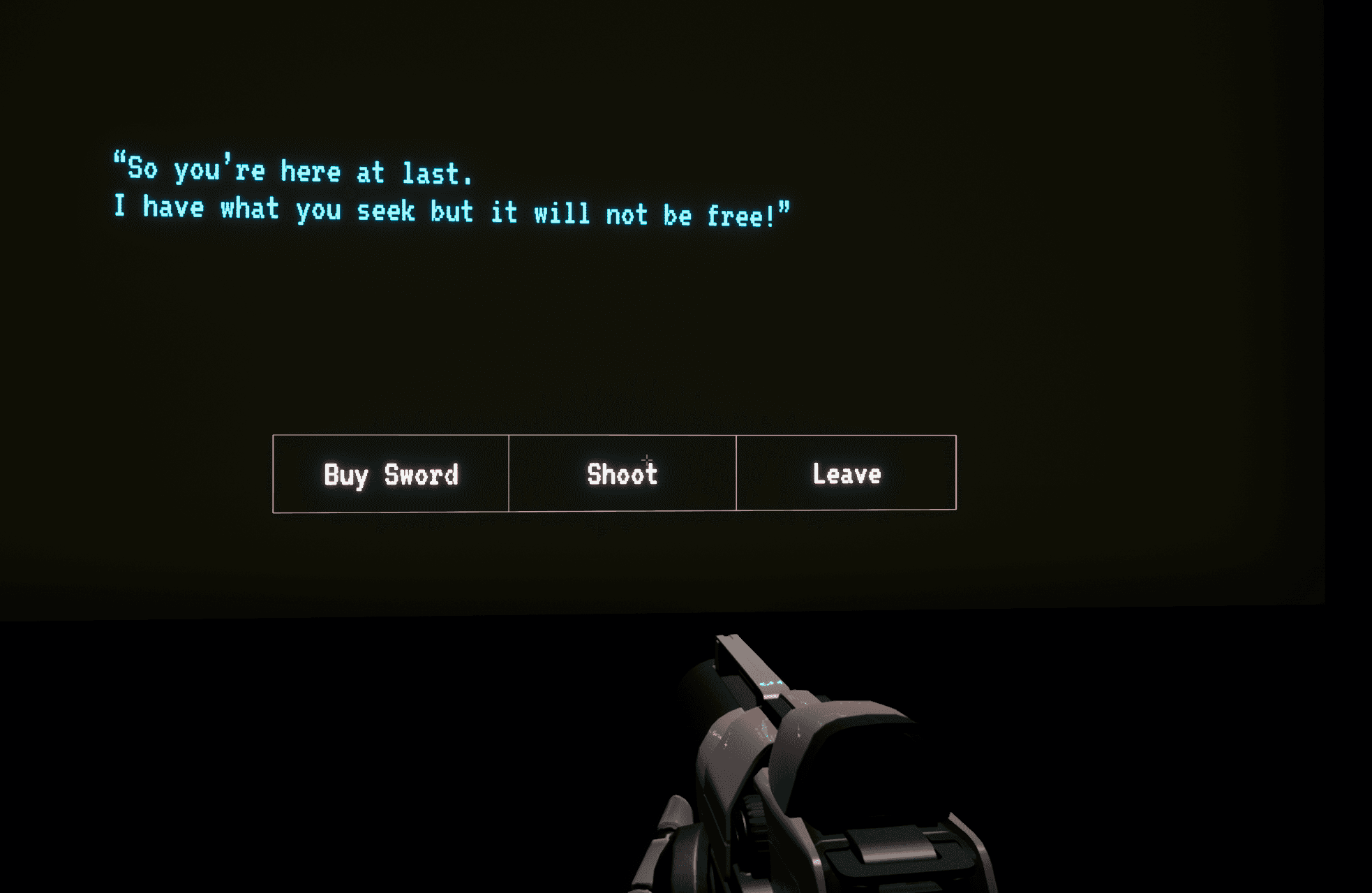Click the Buy Sword option
This screenshot has width=1372, height=893.
[x=389, y=474]
